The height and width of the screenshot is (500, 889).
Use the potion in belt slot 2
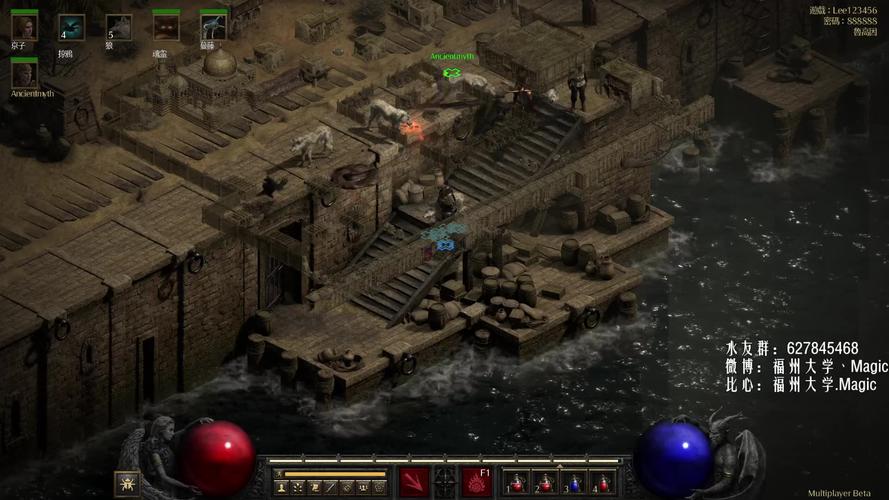tap(543, 483)
